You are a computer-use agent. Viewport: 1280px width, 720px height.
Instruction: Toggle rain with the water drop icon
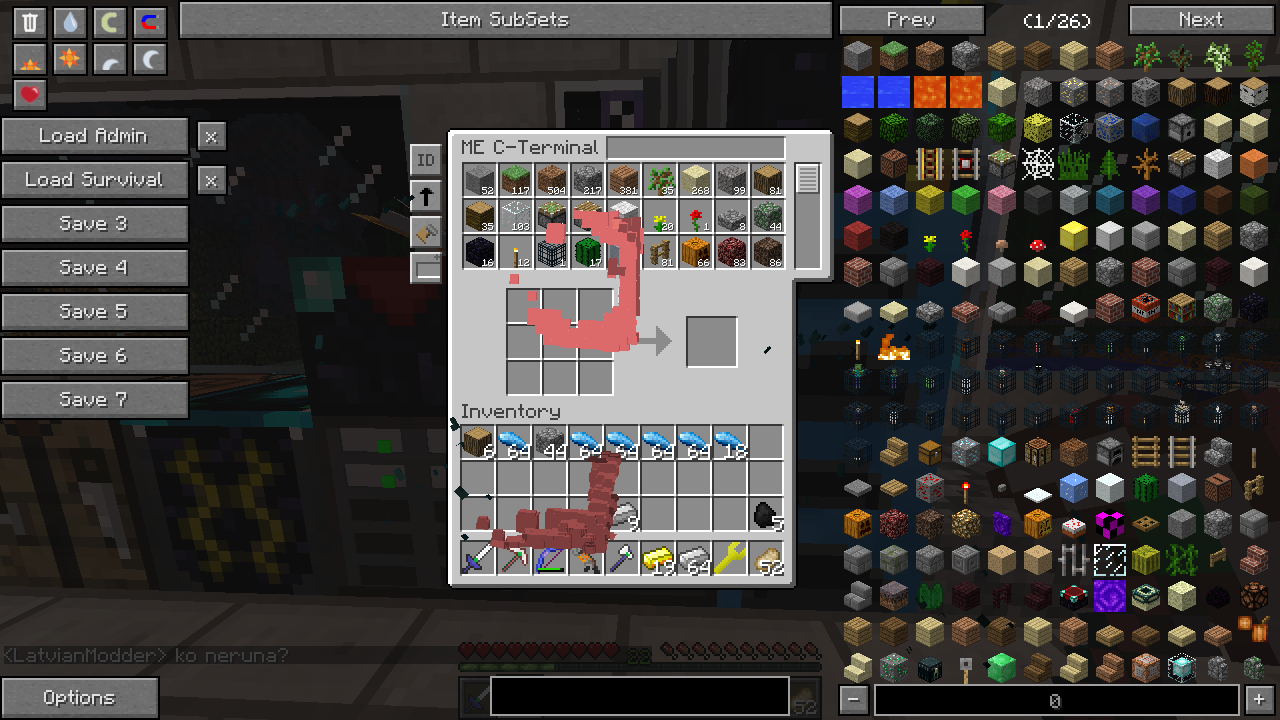coord(70,22)
